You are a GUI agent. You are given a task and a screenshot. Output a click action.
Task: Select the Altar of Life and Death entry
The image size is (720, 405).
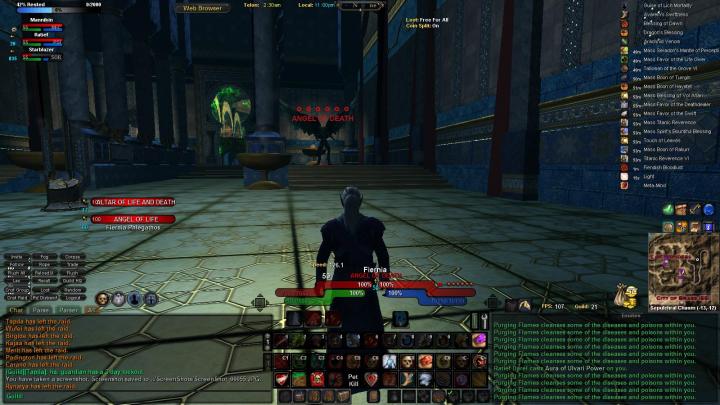(x=134, y=202)
